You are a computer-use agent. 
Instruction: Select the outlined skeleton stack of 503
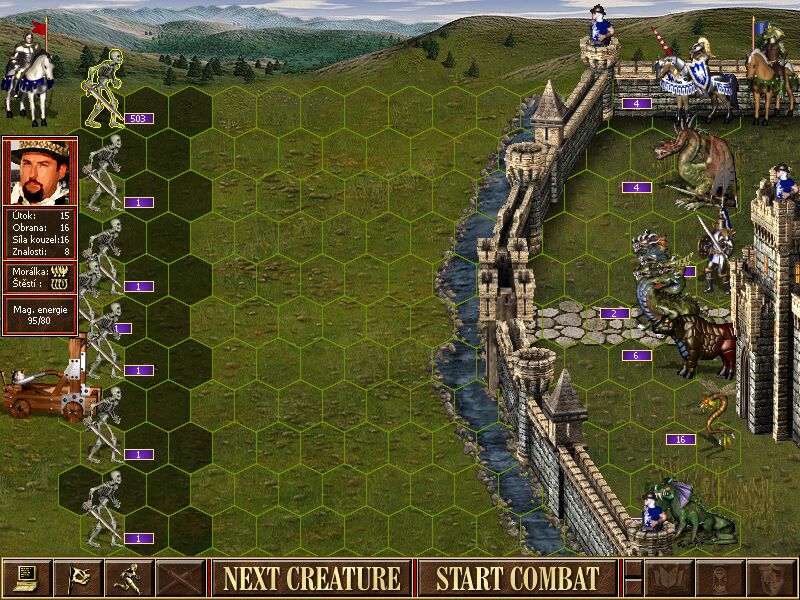[104, 92]
